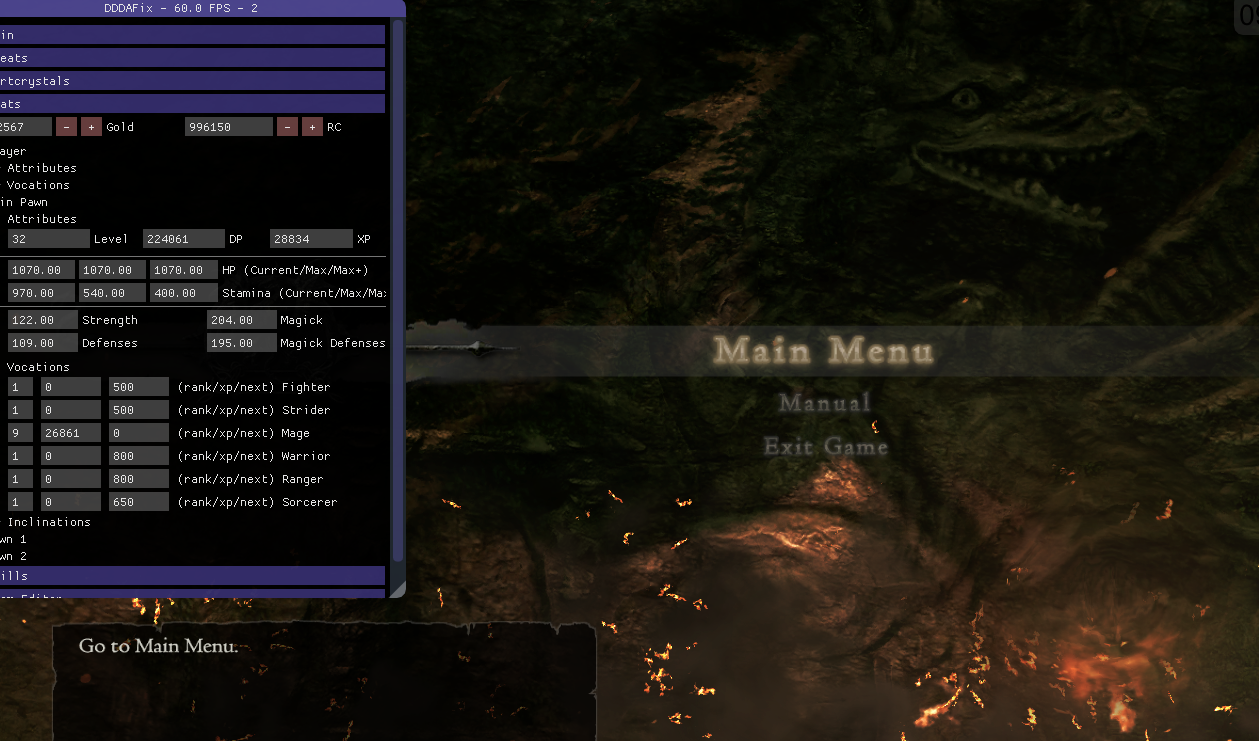Screen dimensions: 1259x741
Task: Decrease Gold with the minus button
Action: [x=66, y=127]
